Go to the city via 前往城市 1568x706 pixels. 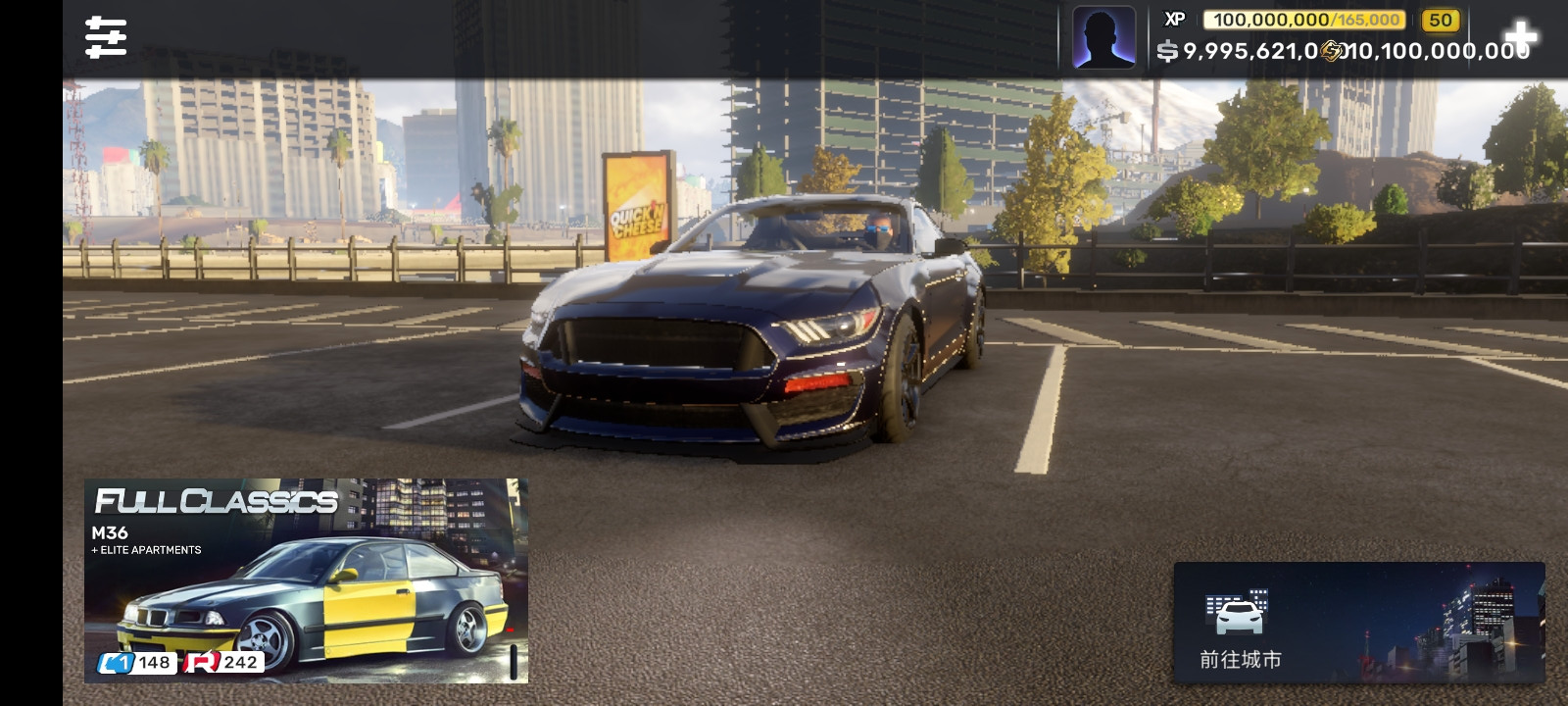tap(1358, 623)
